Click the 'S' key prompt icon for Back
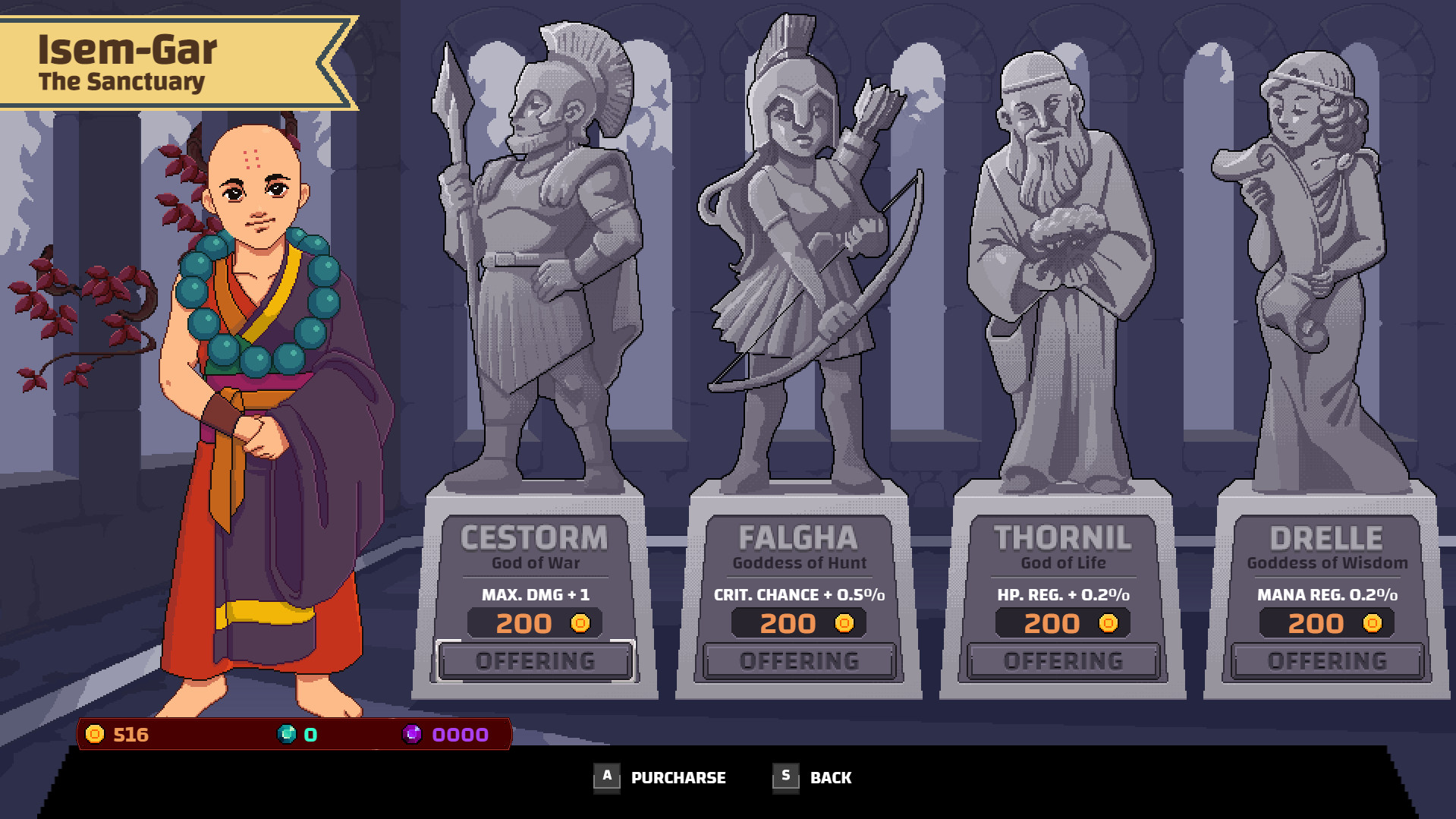This screenshot has width=1456, height=819. [x=786, y=776]
